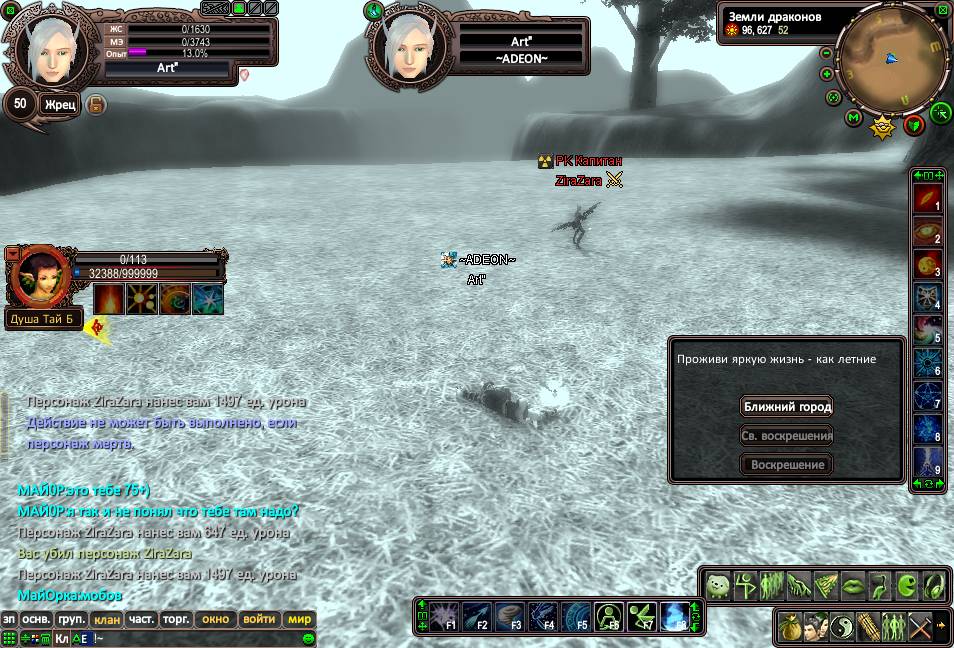Open the yin-yang icon in bottom menu
The width and height of the screenshot is (954, 648).
pyautogui.click(x=841, y=626)
